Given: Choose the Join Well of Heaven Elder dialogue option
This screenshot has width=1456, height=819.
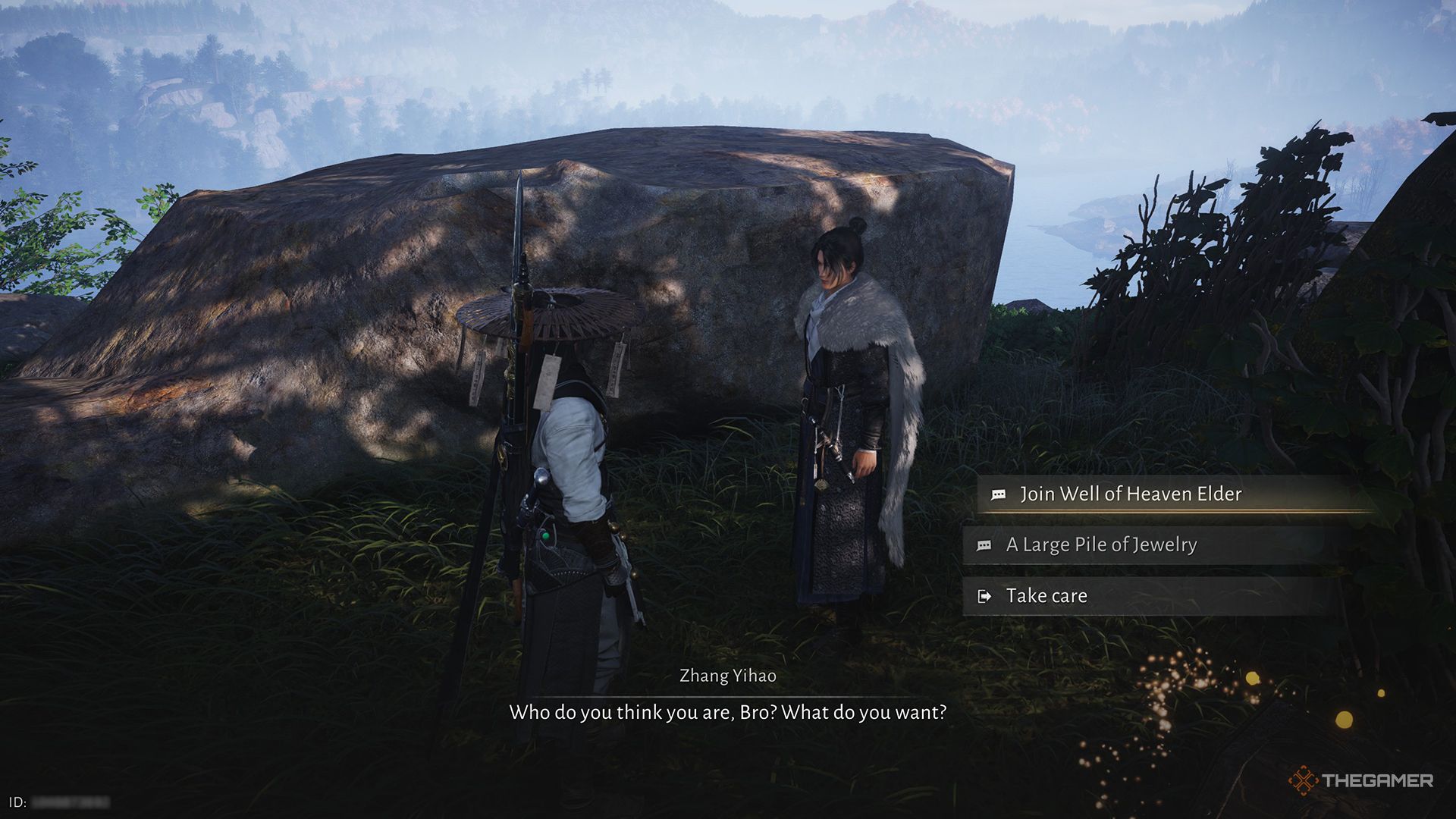Looking at the screenshot, I should click(1130, 494).
